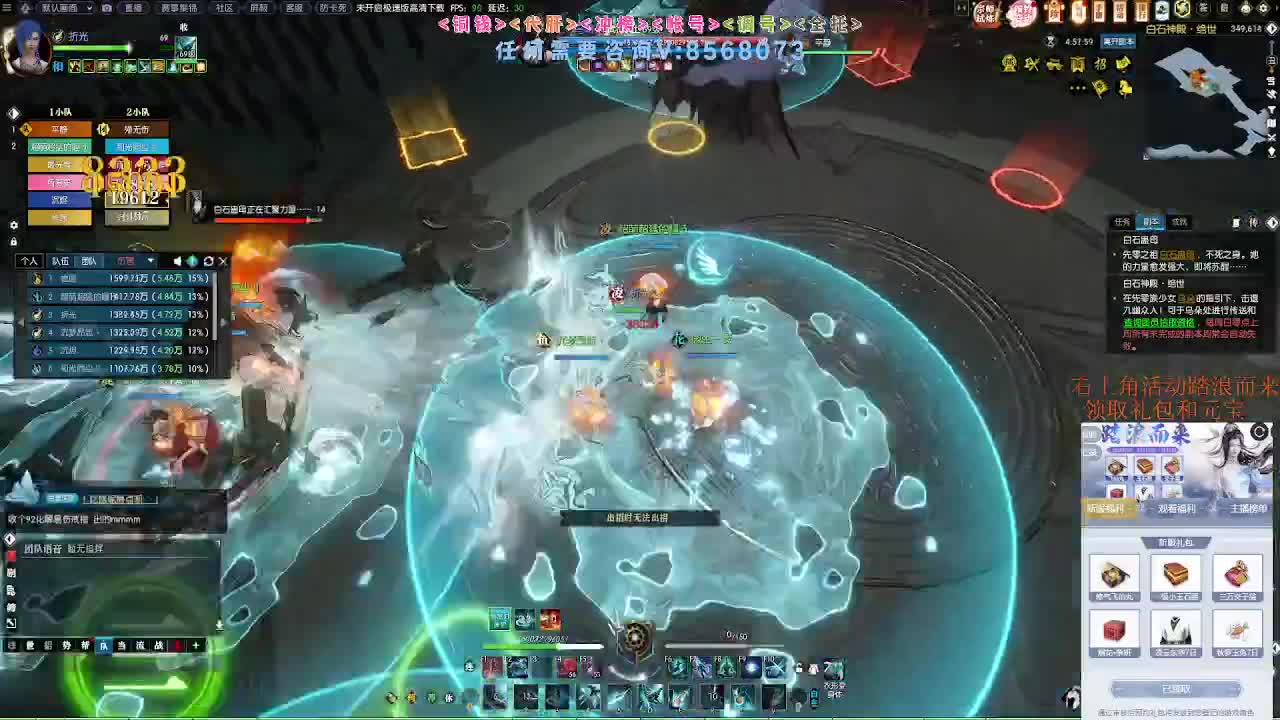
Task: Click the refresh icon on the damage meter panel
Action: [x=208, y=261]
